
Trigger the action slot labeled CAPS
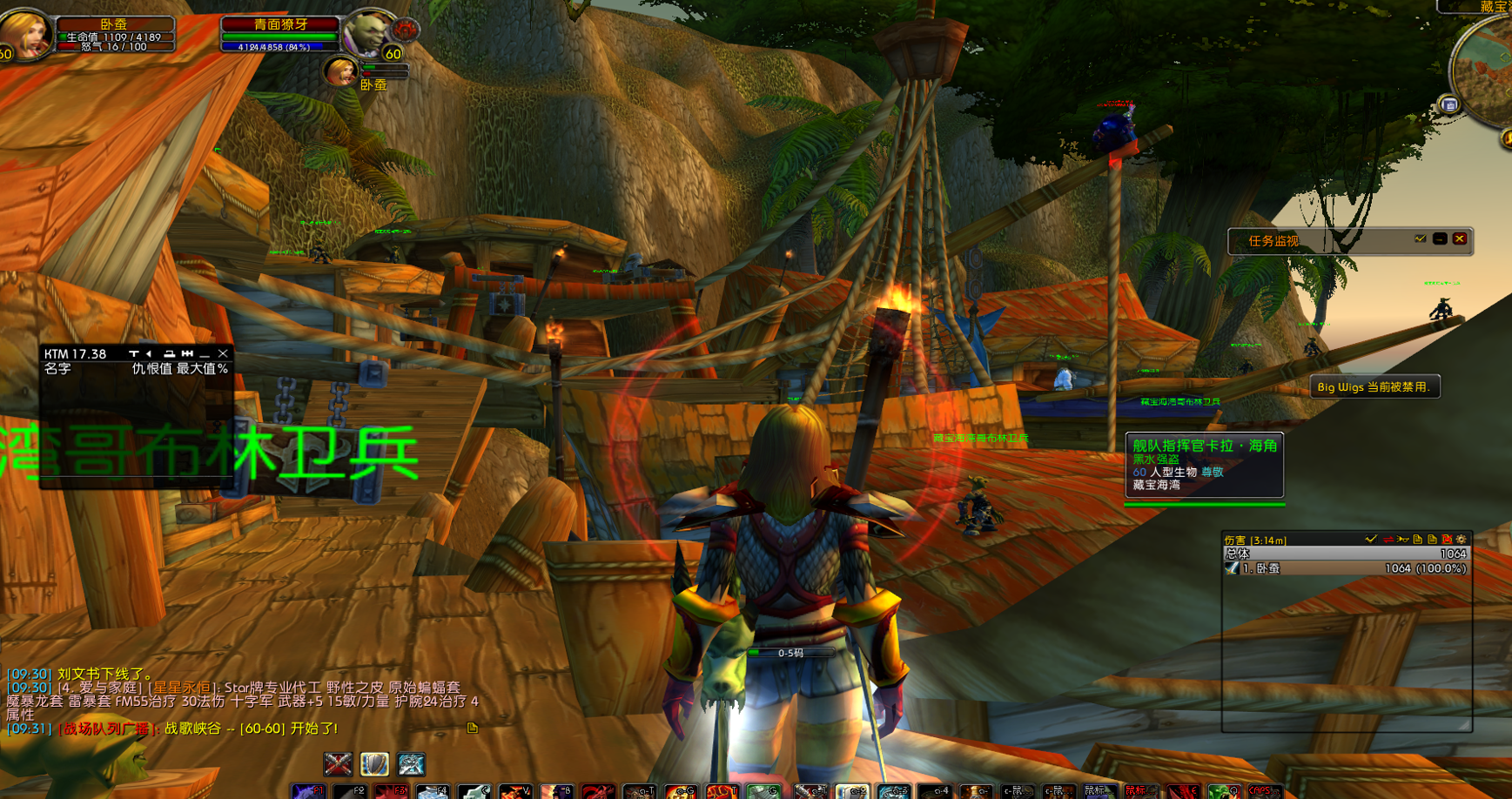click(x=1263, y=791)
